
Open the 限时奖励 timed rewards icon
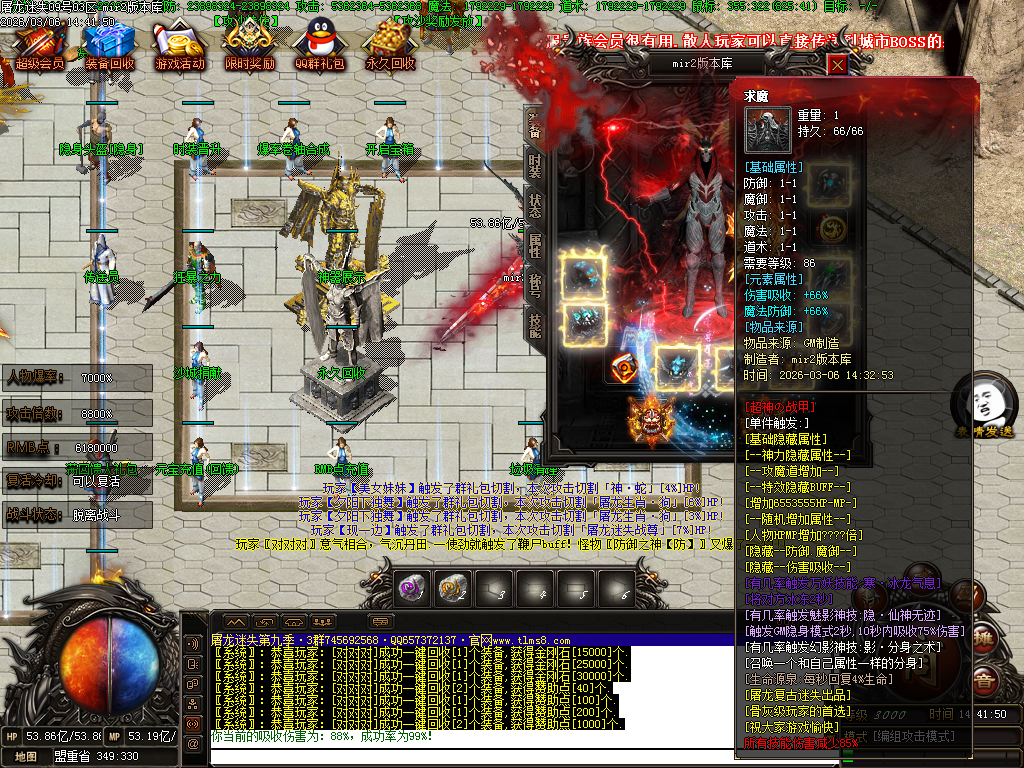pyautogui.click(x=249, y=46)
